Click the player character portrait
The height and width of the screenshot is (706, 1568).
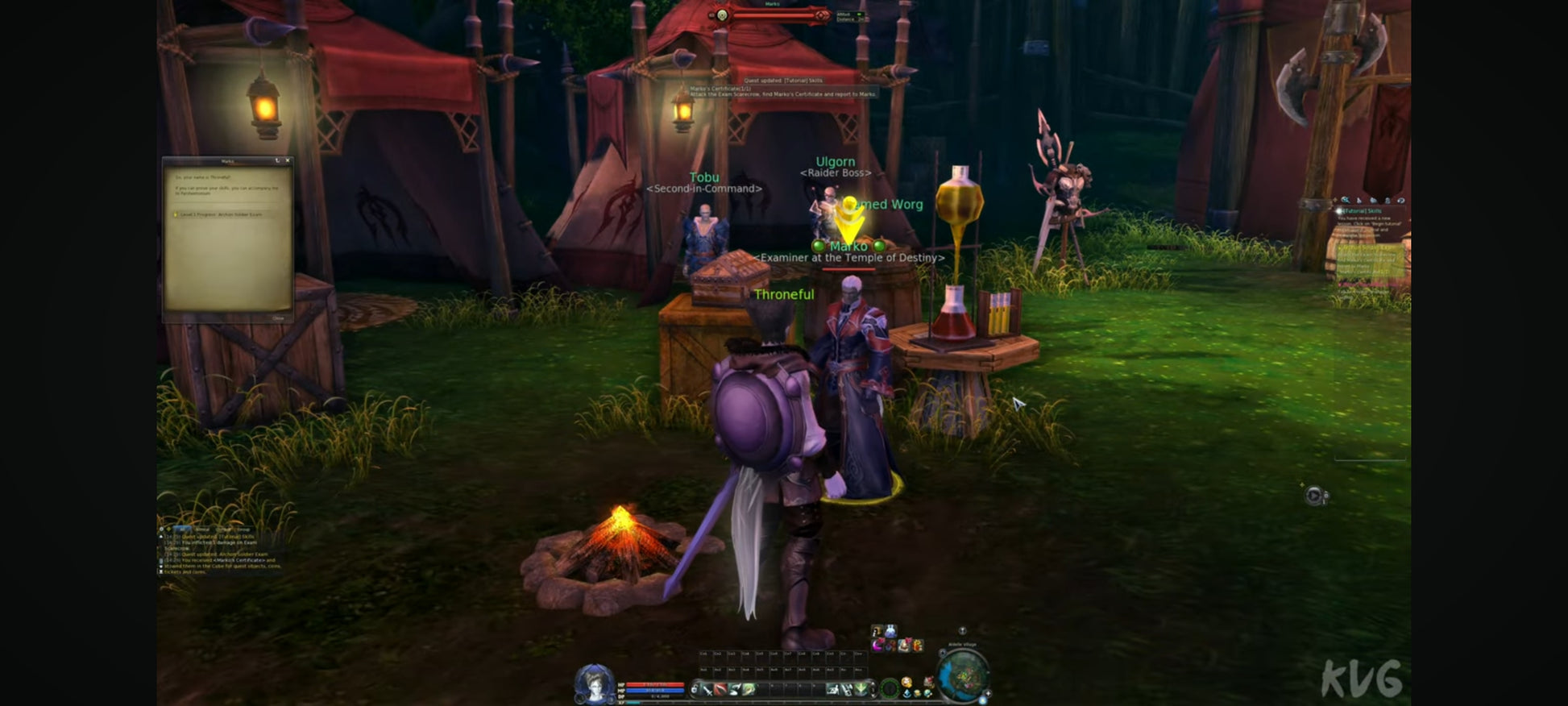point(594,683)
